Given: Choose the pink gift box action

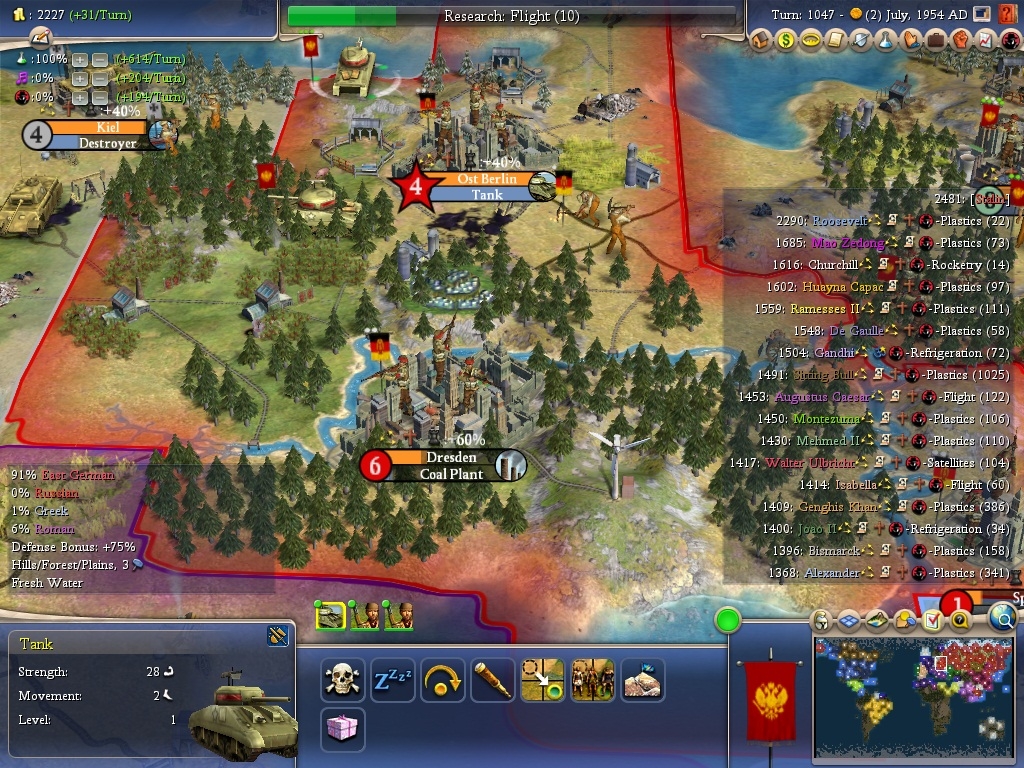Looking at the screenshot, I should (343, 730).
